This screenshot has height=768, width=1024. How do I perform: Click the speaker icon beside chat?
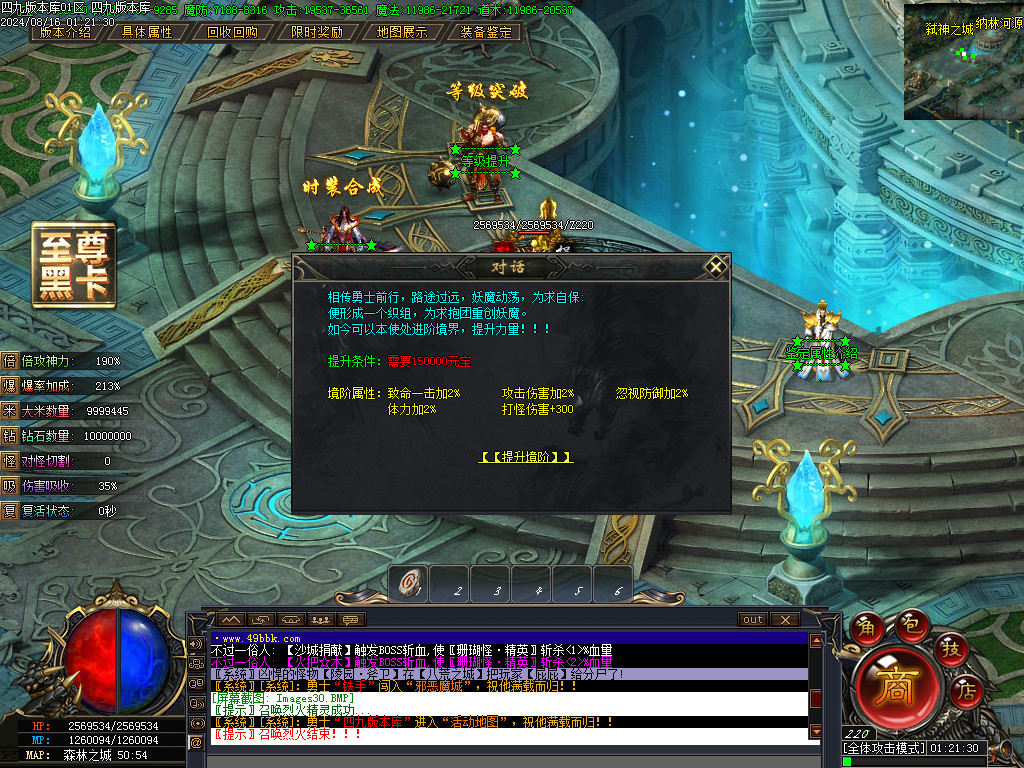194,643
